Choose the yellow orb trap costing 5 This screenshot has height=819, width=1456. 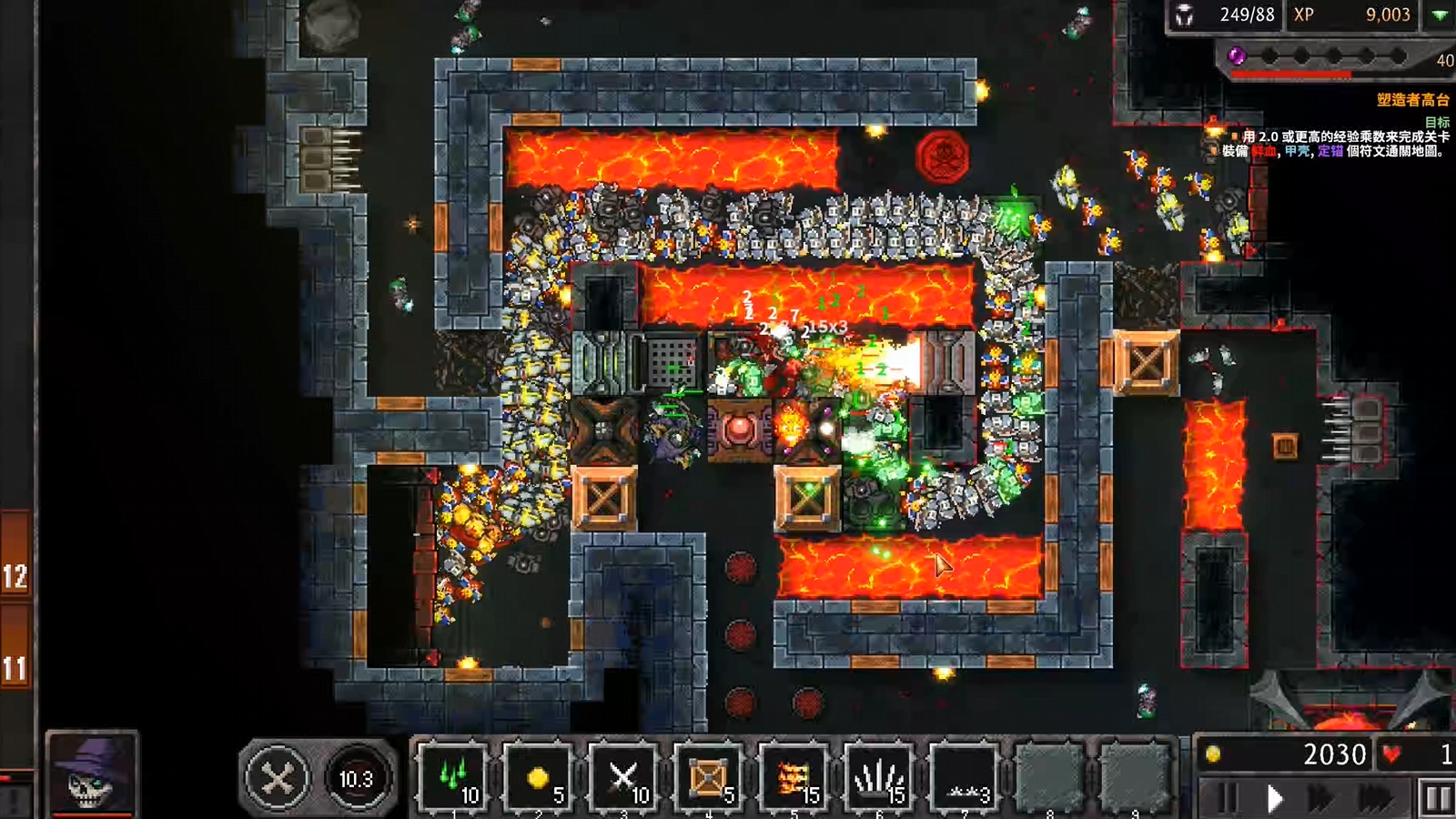(x=539, y=778)
